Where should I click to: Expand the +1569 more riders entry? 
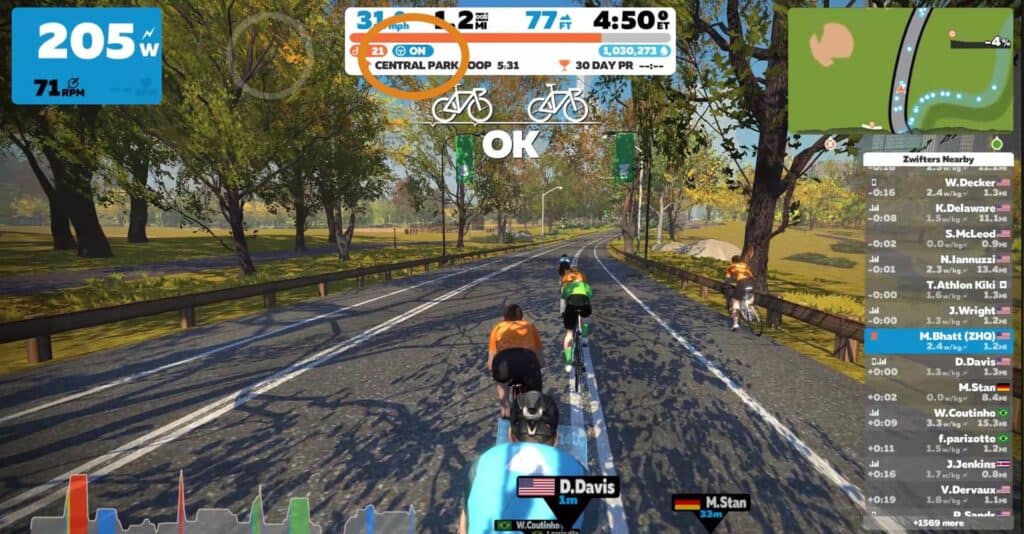click(937, 522)
